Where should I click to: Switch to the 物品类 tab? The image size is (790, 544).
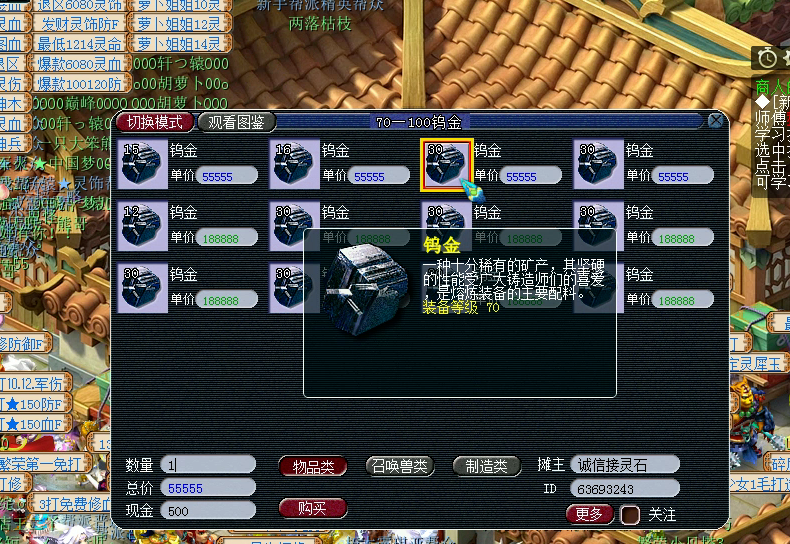tap(313, 465)
